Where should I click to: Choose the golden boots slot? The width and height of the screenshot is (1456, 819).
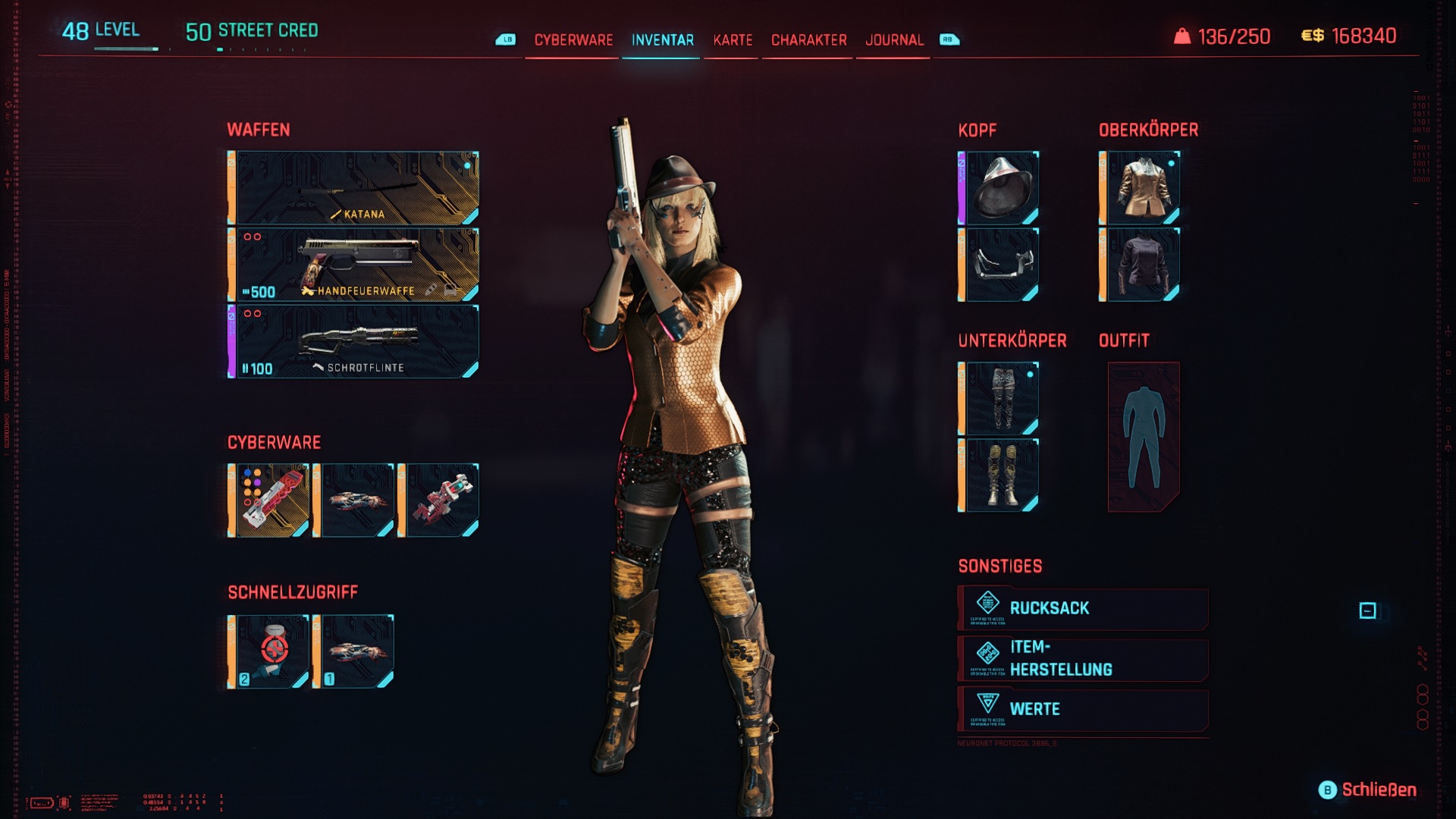[x=999, y=475]
